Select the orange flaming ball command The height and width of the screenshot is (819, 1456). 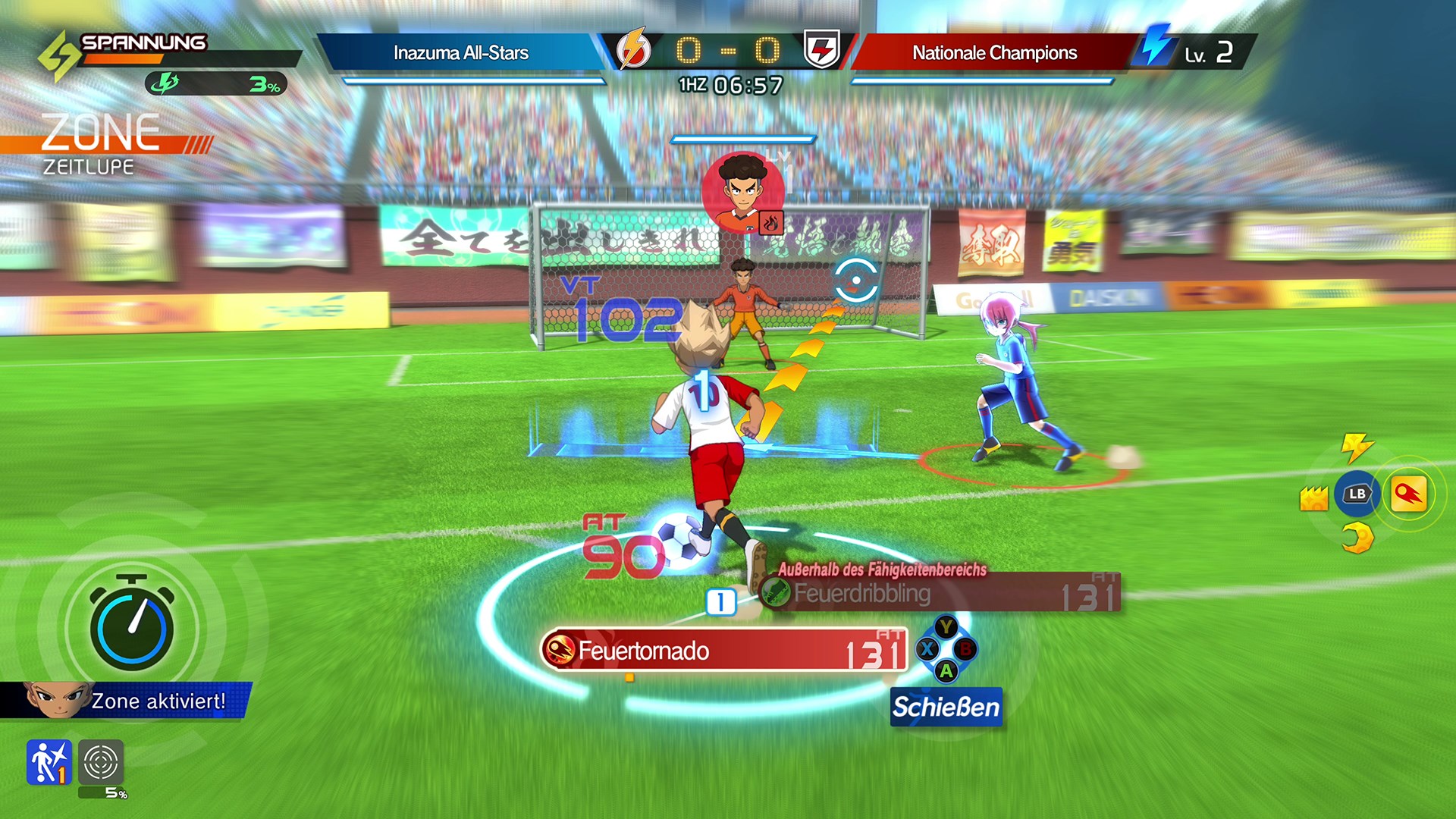[1408, 494]
